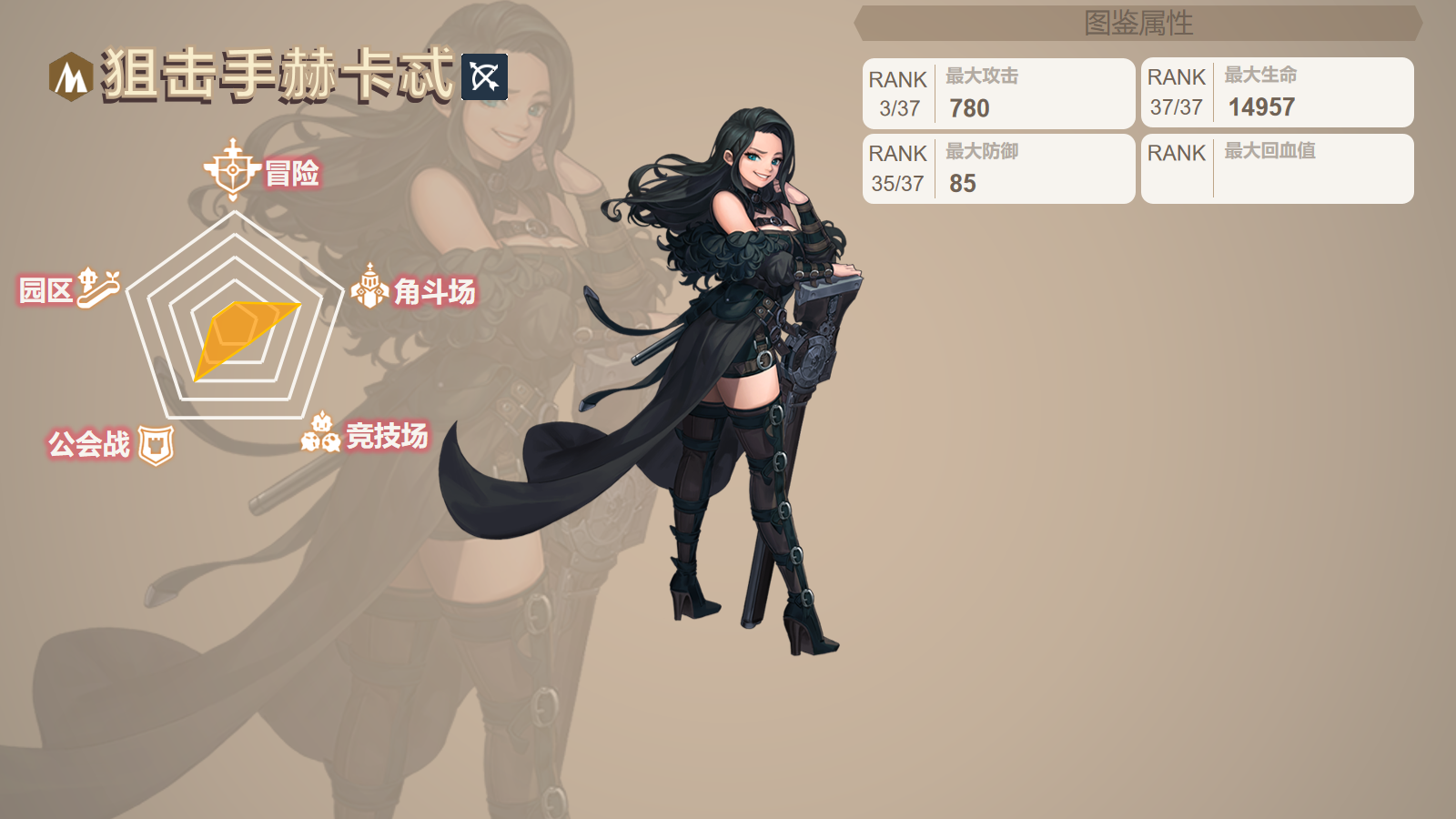
Task: Click the 竞技场 text label
Action: [387, 435]
